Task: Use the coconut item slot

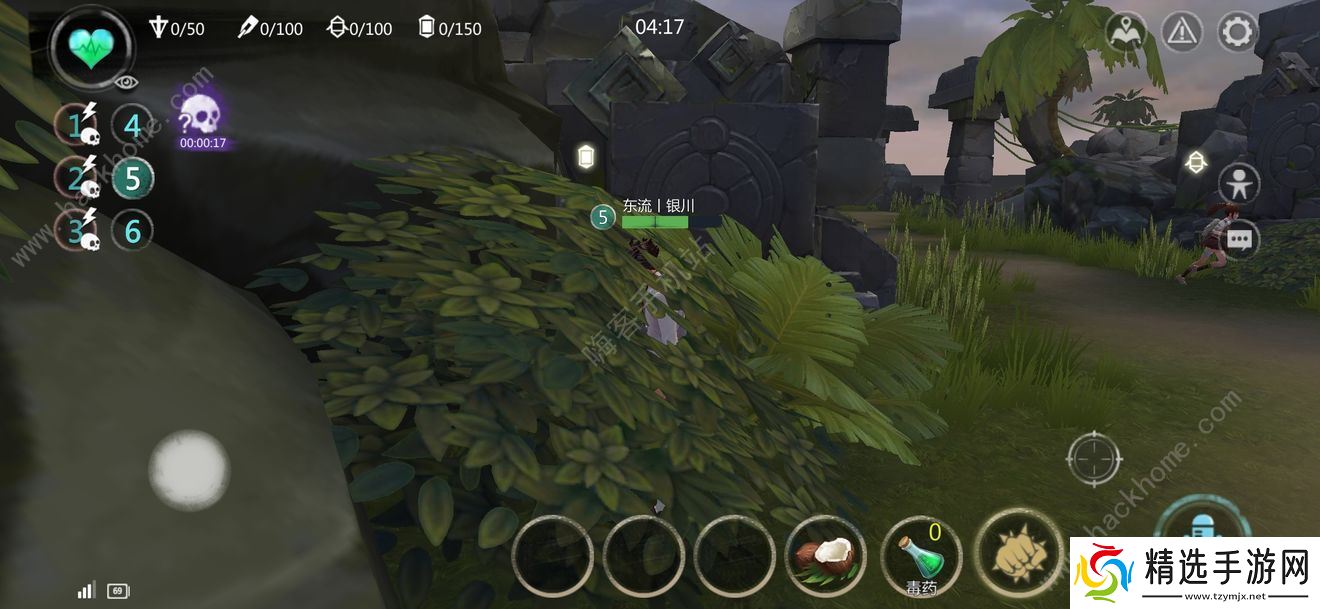Action: click(826, 556)
